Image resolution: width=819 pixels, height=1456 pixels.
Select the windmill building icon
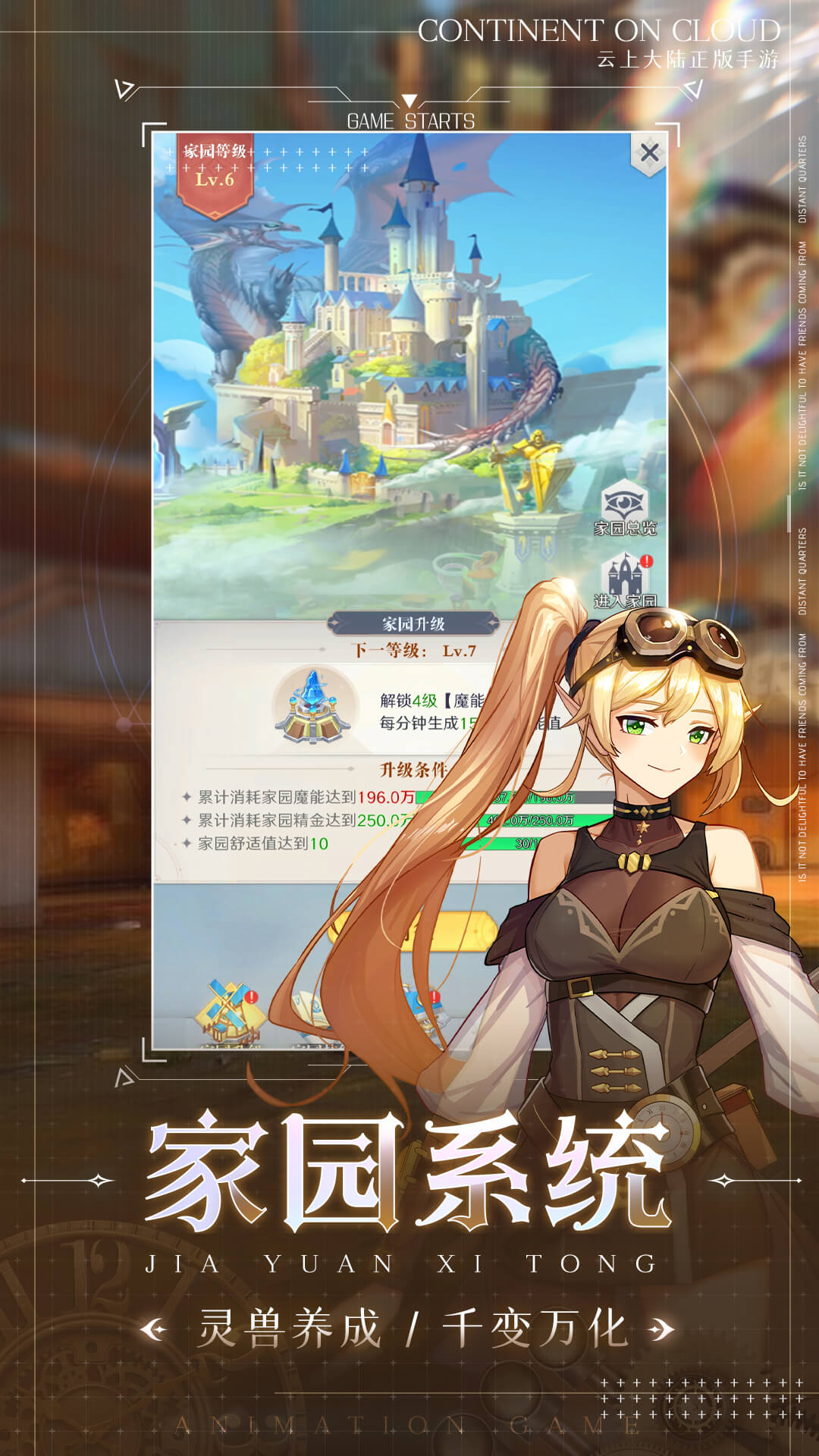226,1012
